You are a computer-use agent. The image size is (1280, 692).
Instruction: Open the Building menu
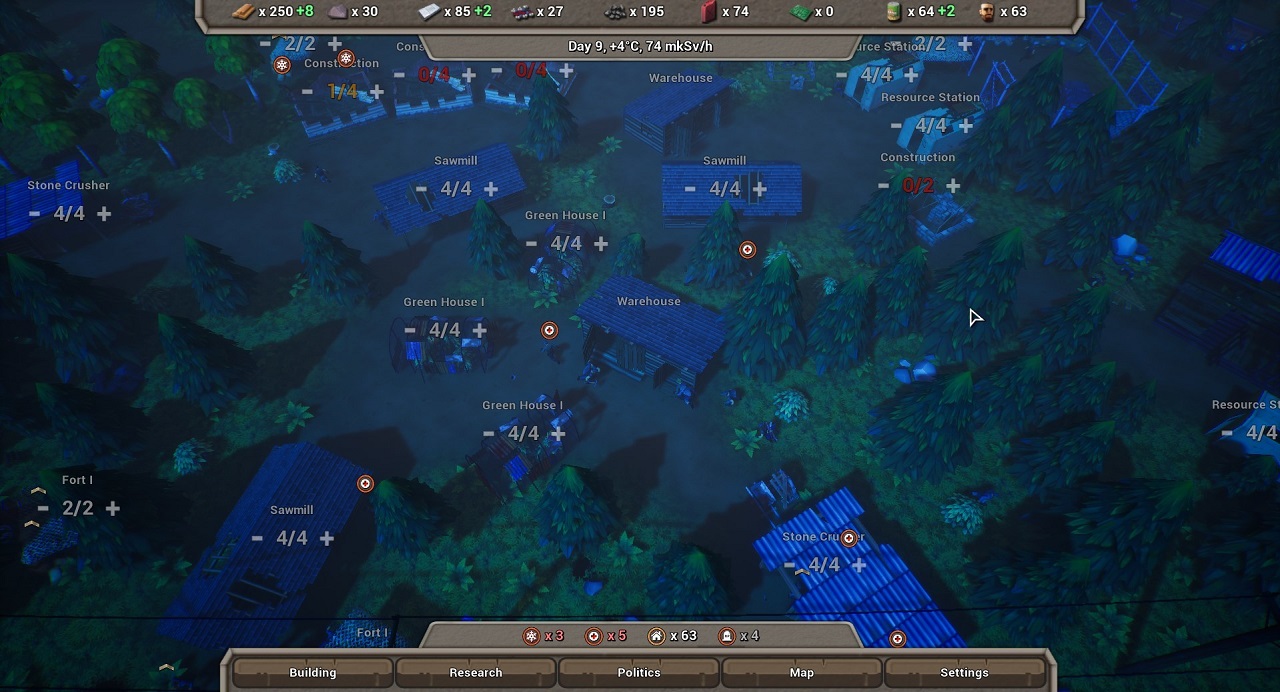pyautogui.click(x=313, y=672)
